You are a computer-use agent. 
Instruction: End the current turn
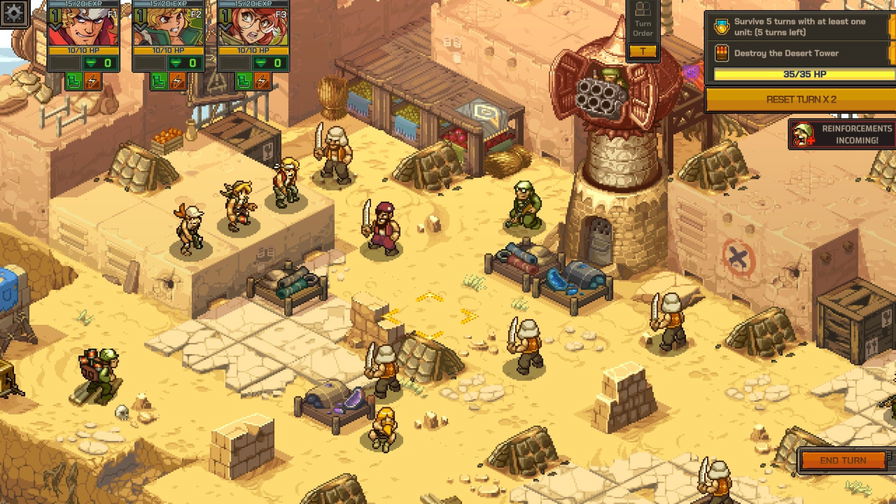click(842, 460)
